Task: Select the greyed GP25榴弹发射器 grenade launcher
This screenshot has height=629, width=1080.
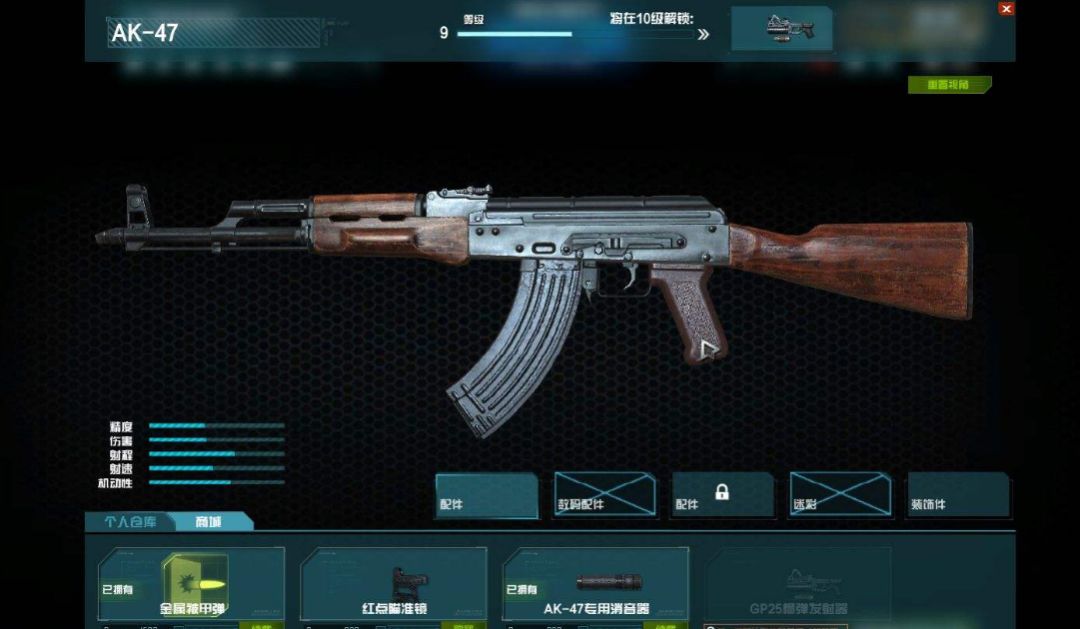Action: (798, 585)
